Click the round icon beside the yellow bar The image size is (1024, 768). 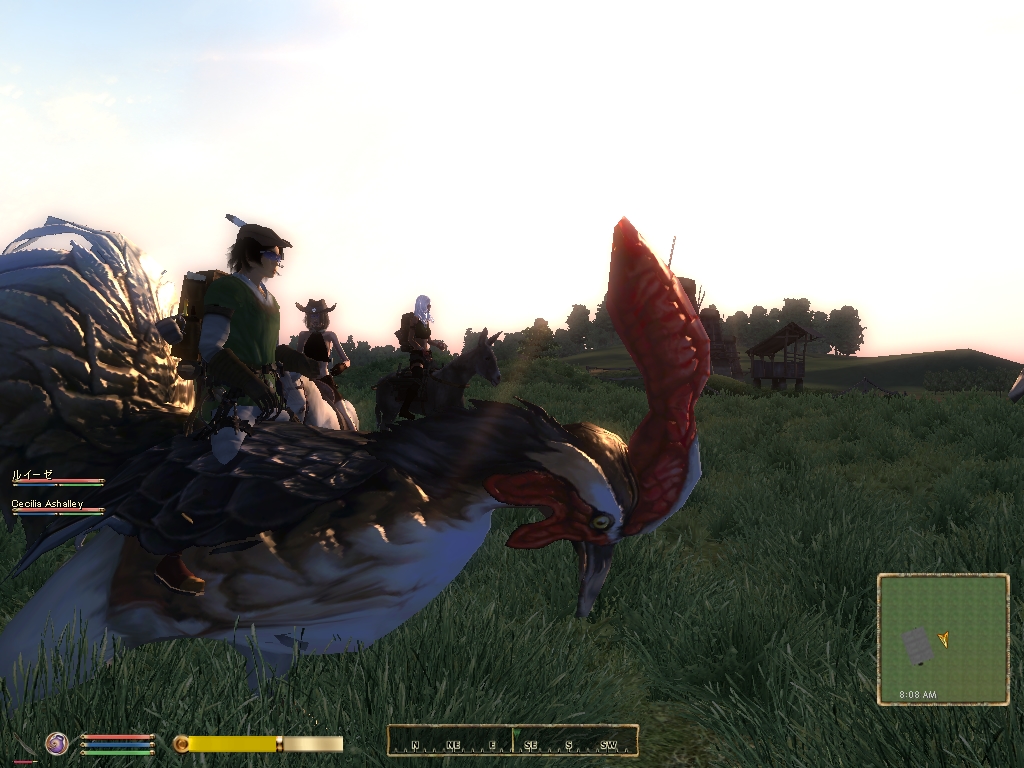point(181,744)
